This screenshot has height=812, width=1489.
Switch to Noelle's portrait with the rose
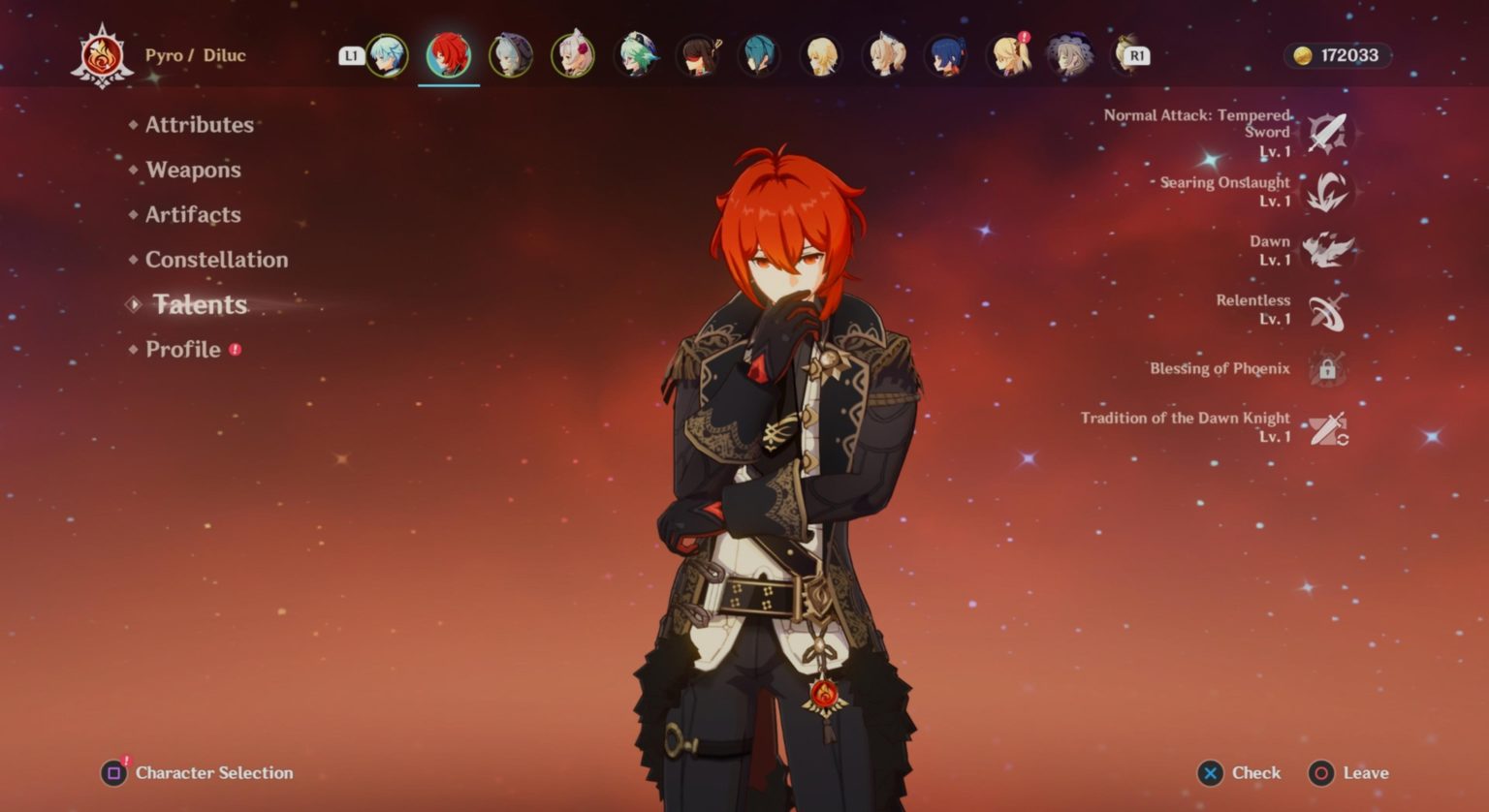tap(573, 56)
